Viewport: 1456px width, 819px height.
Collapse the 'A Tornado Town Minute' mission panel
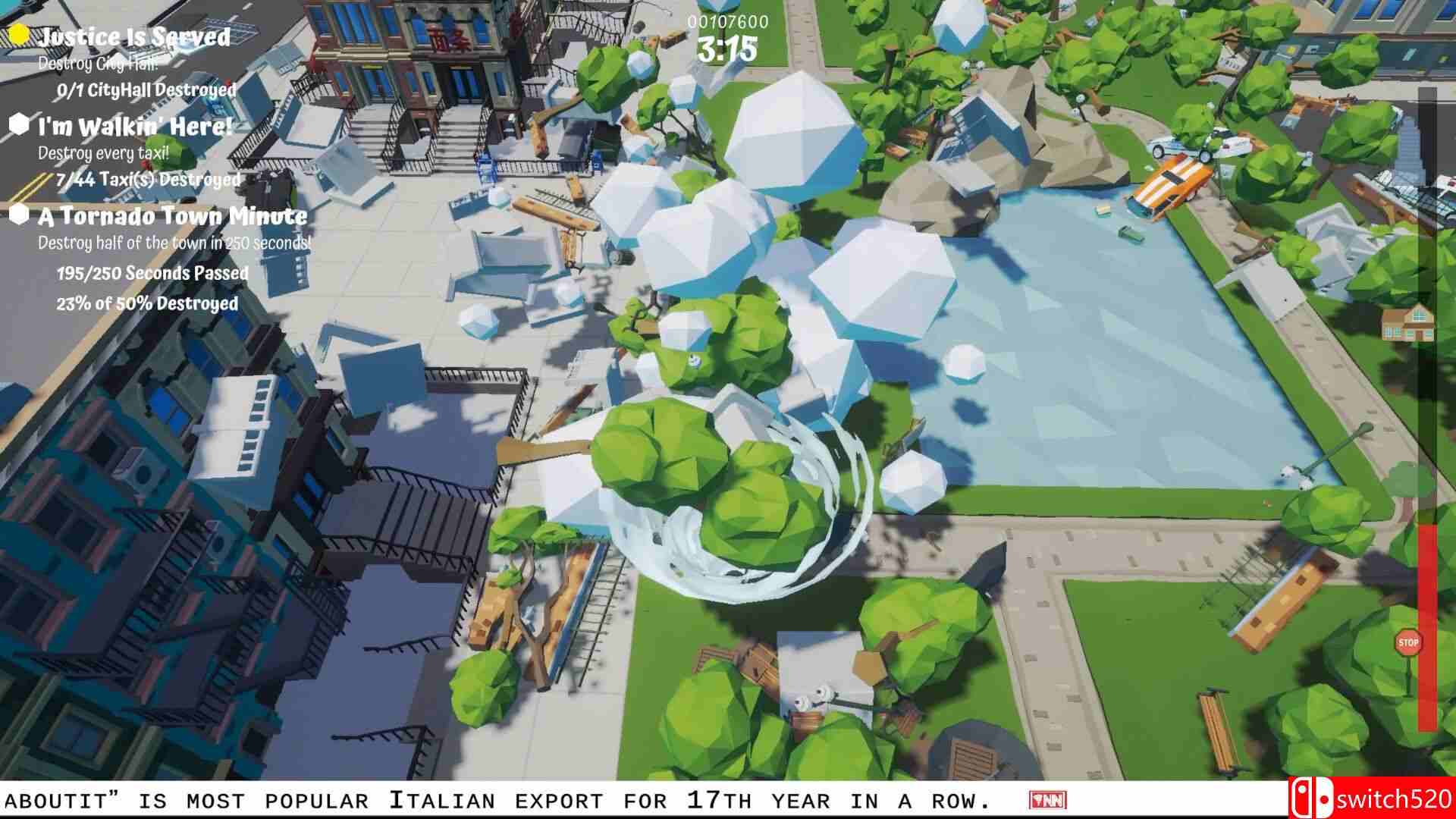[x=173, y=217]
